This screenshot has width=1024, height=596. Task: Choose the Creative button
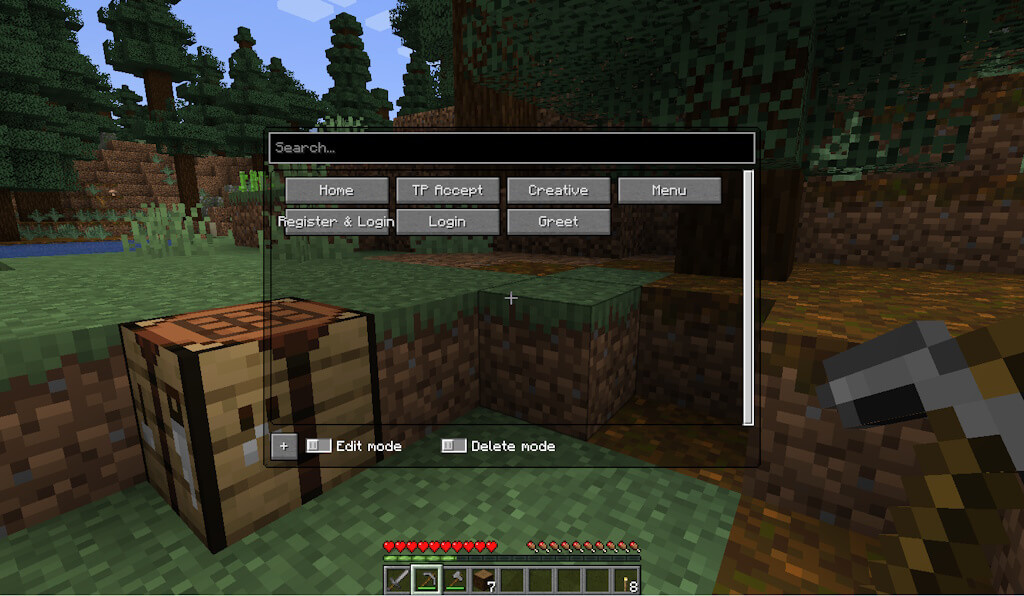558,190
